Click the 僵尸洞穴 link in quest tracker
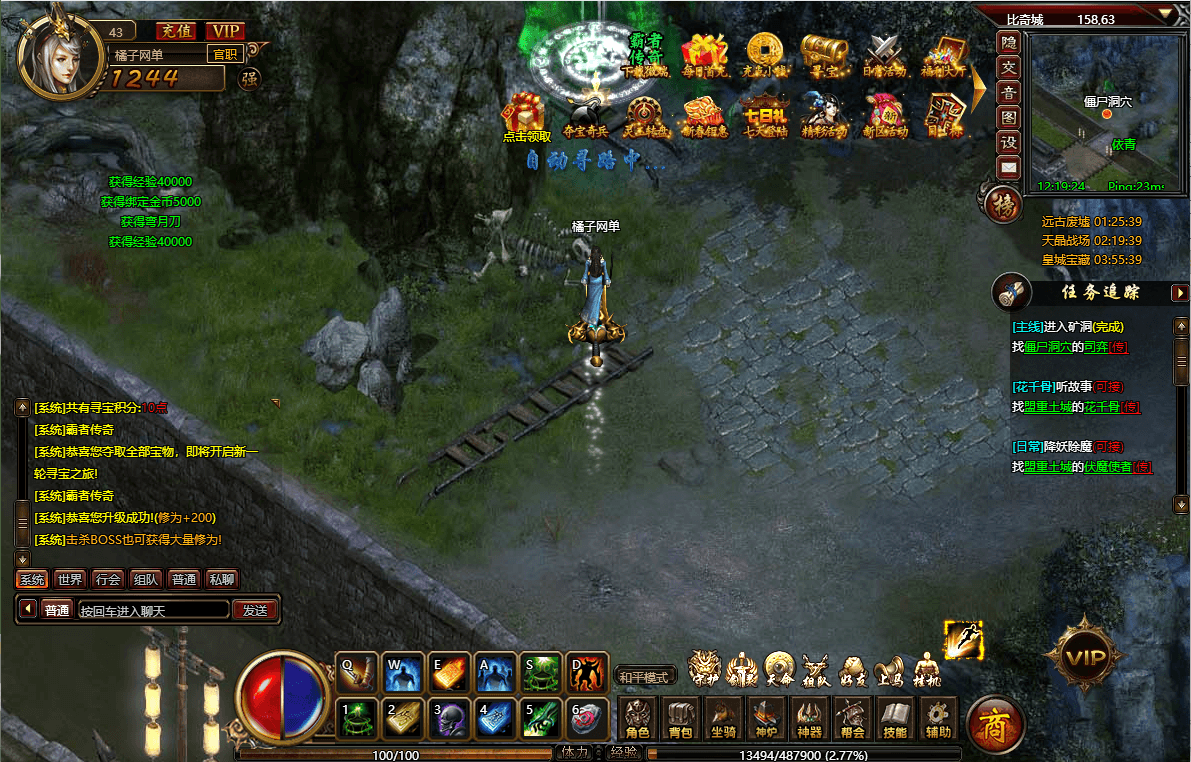The height and width of the screenshot is (762, 1191). coord(1041,347)
